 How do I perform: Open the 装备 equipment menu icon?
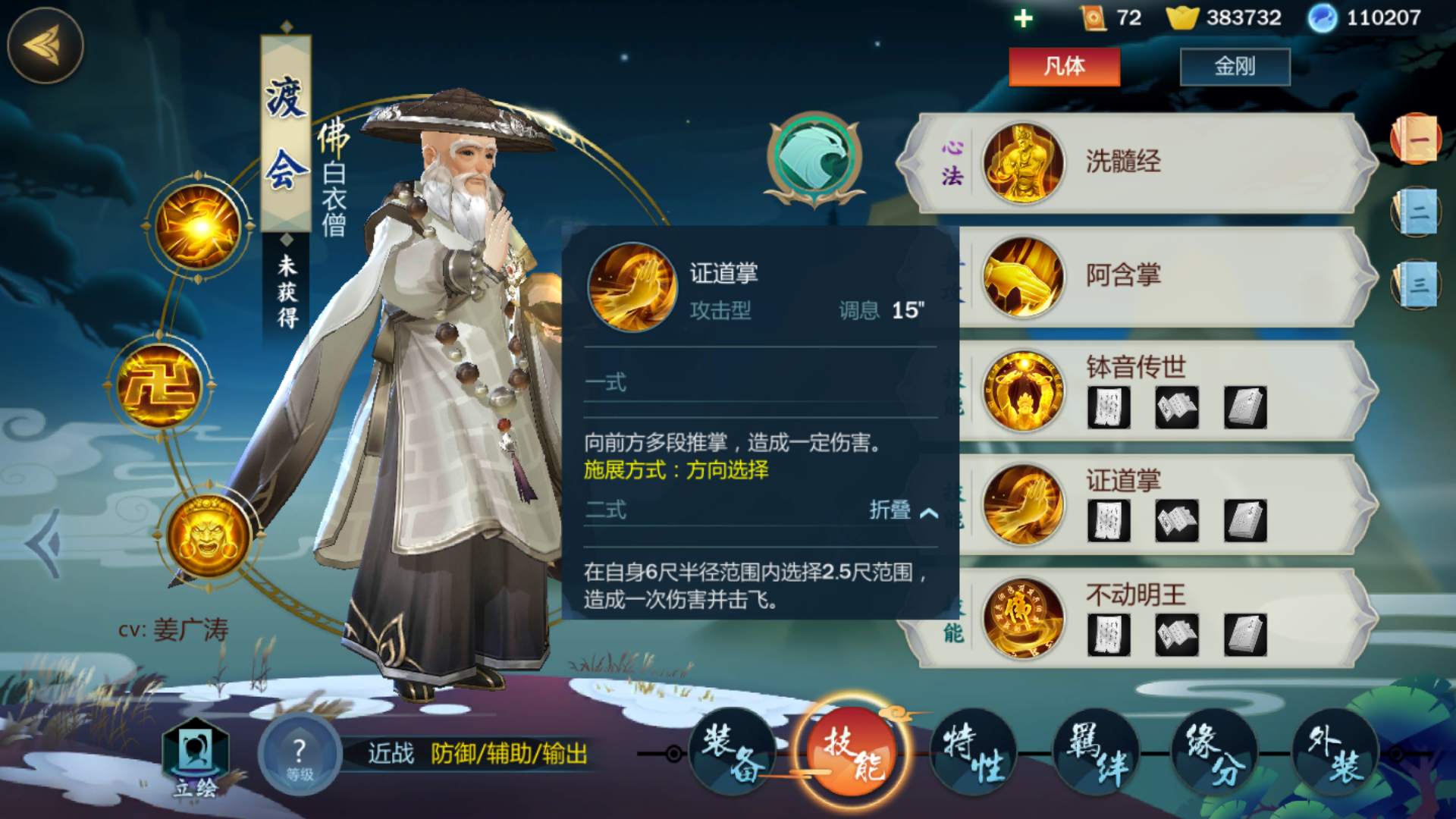[x=733, y=753]
